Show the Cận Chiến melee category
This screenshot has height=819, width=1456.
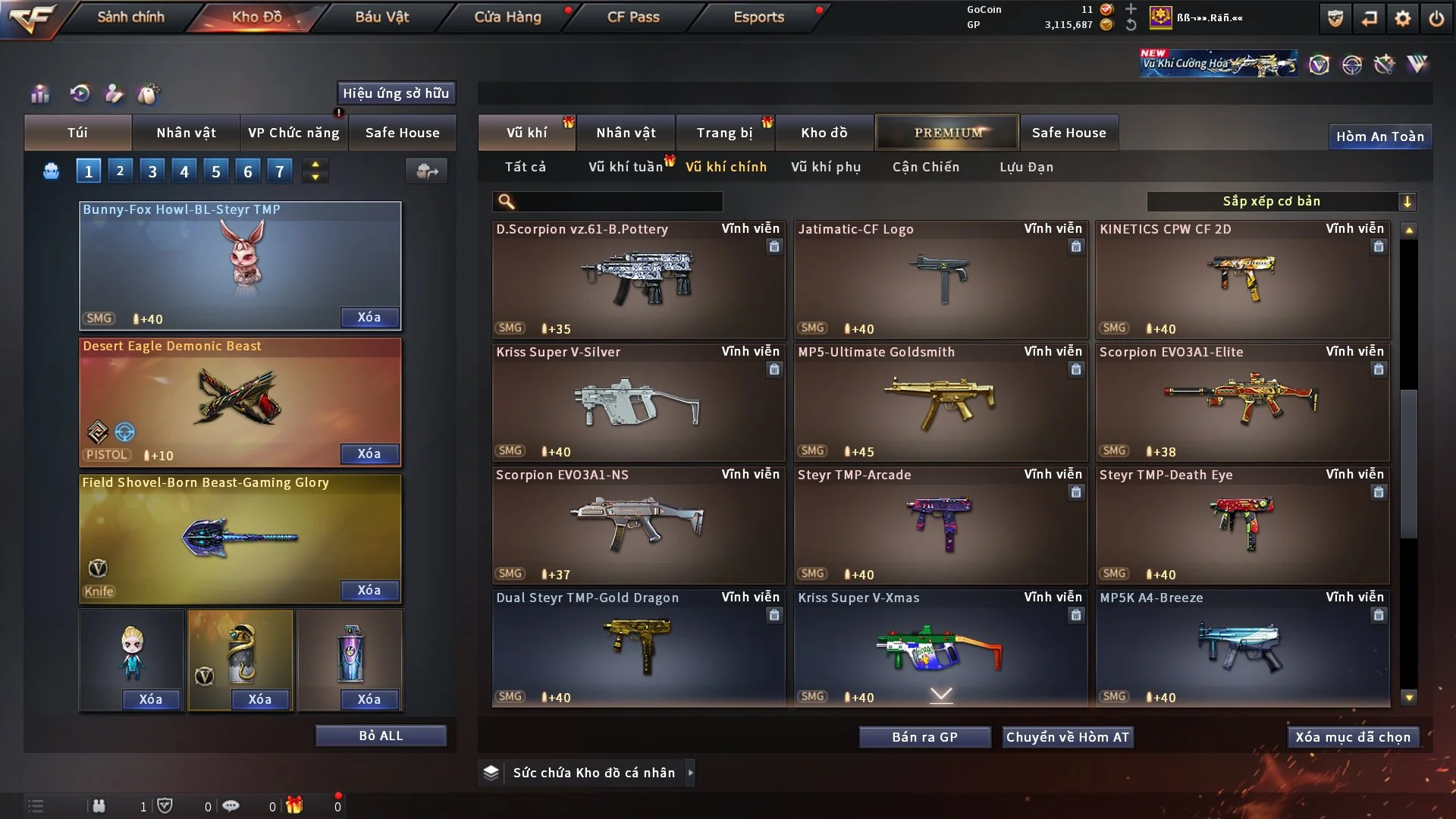pos(926,167)
